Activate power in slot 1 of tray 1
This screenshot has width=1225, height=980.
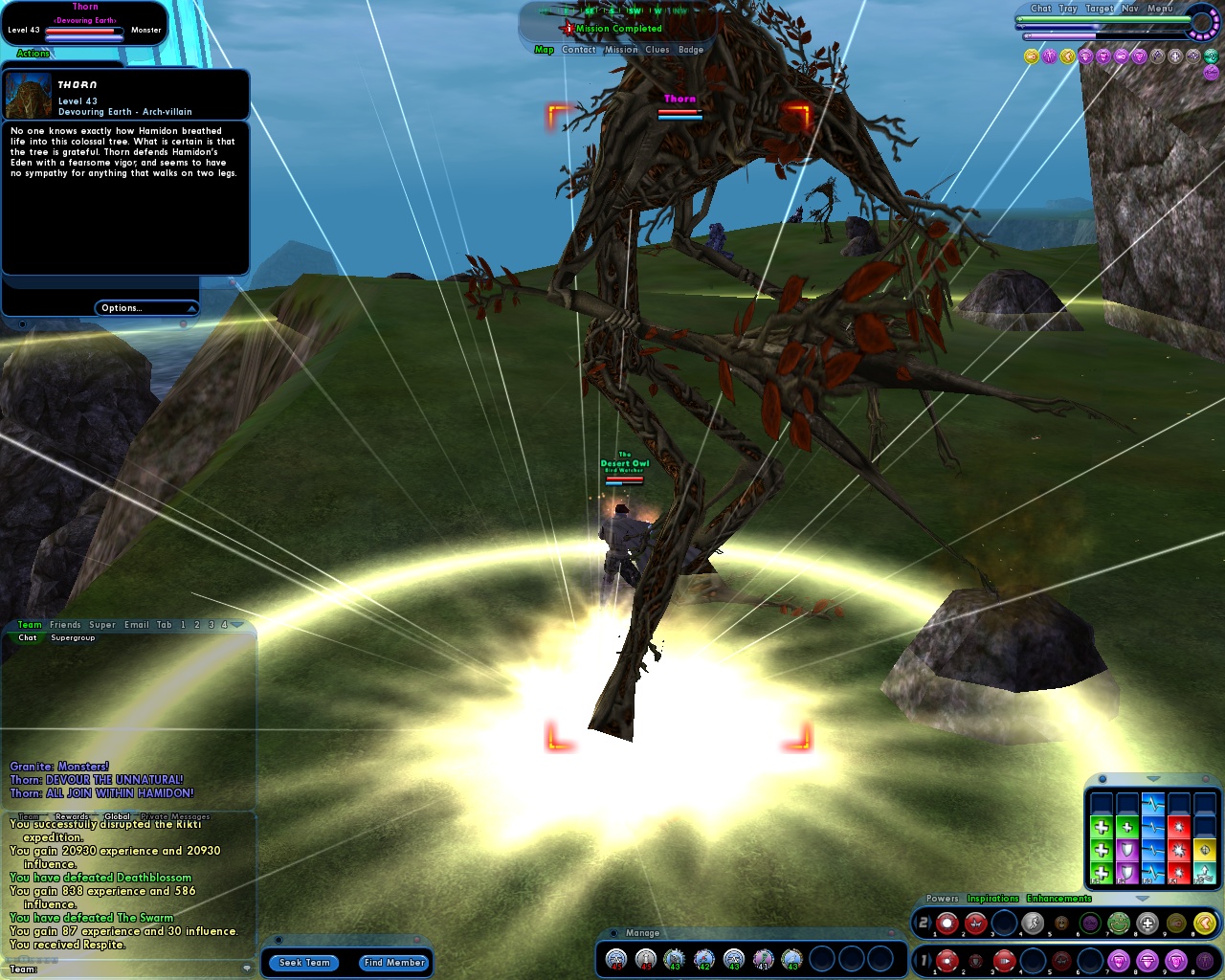click(x=947, y=960)
